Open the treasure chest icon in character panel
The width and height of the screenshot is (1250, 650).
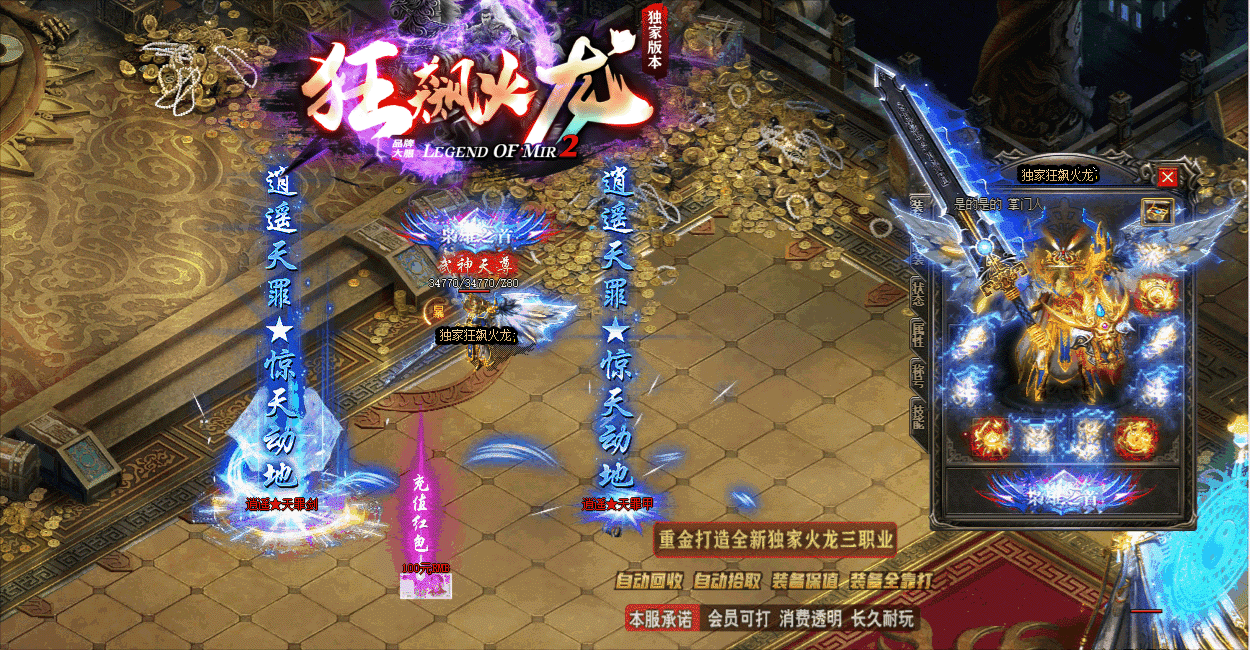coord(1156,211)
